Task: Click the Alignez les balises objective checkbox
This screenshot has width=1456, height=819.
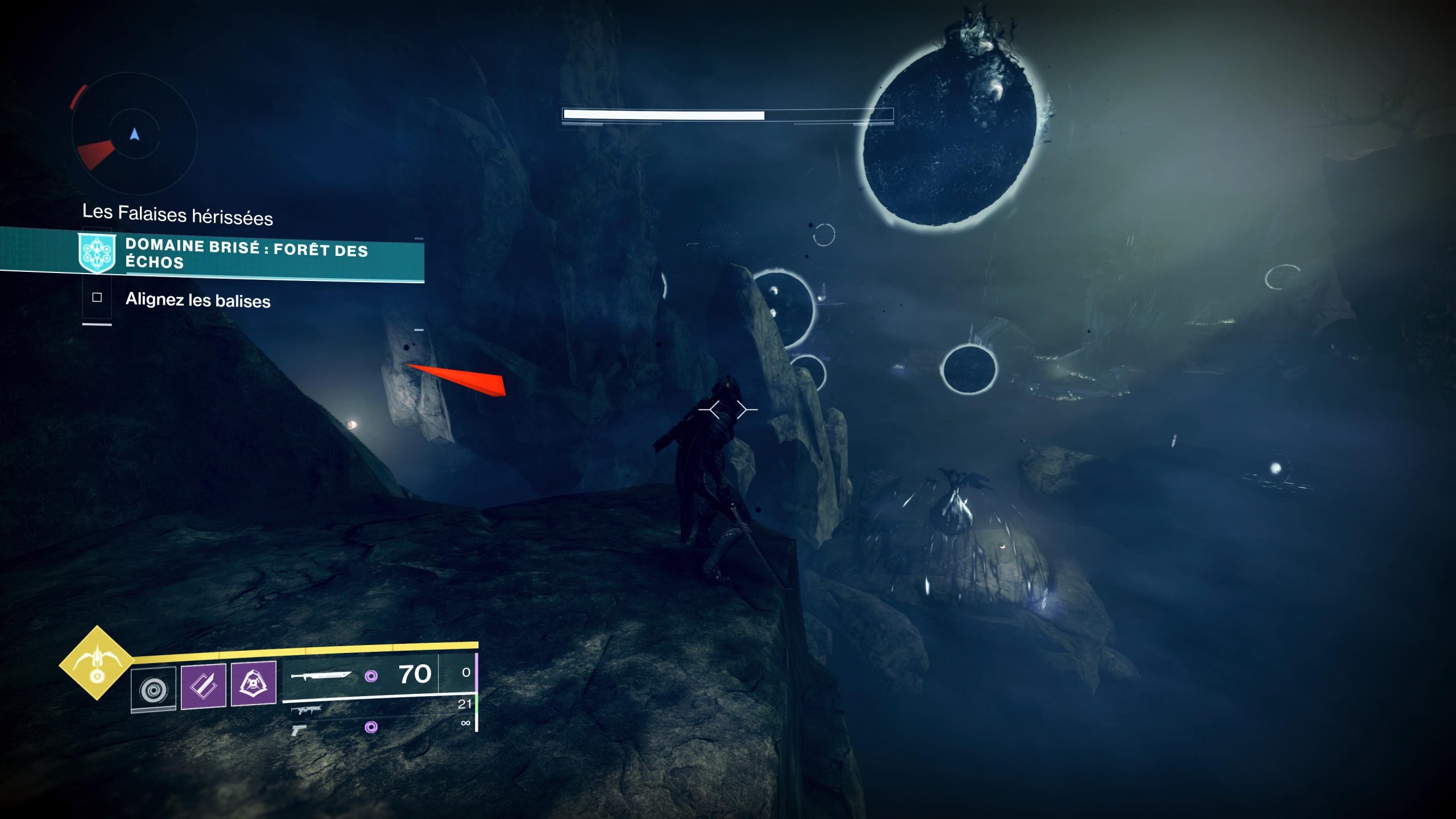Action: pyautogui.click(x=97, y=297)
